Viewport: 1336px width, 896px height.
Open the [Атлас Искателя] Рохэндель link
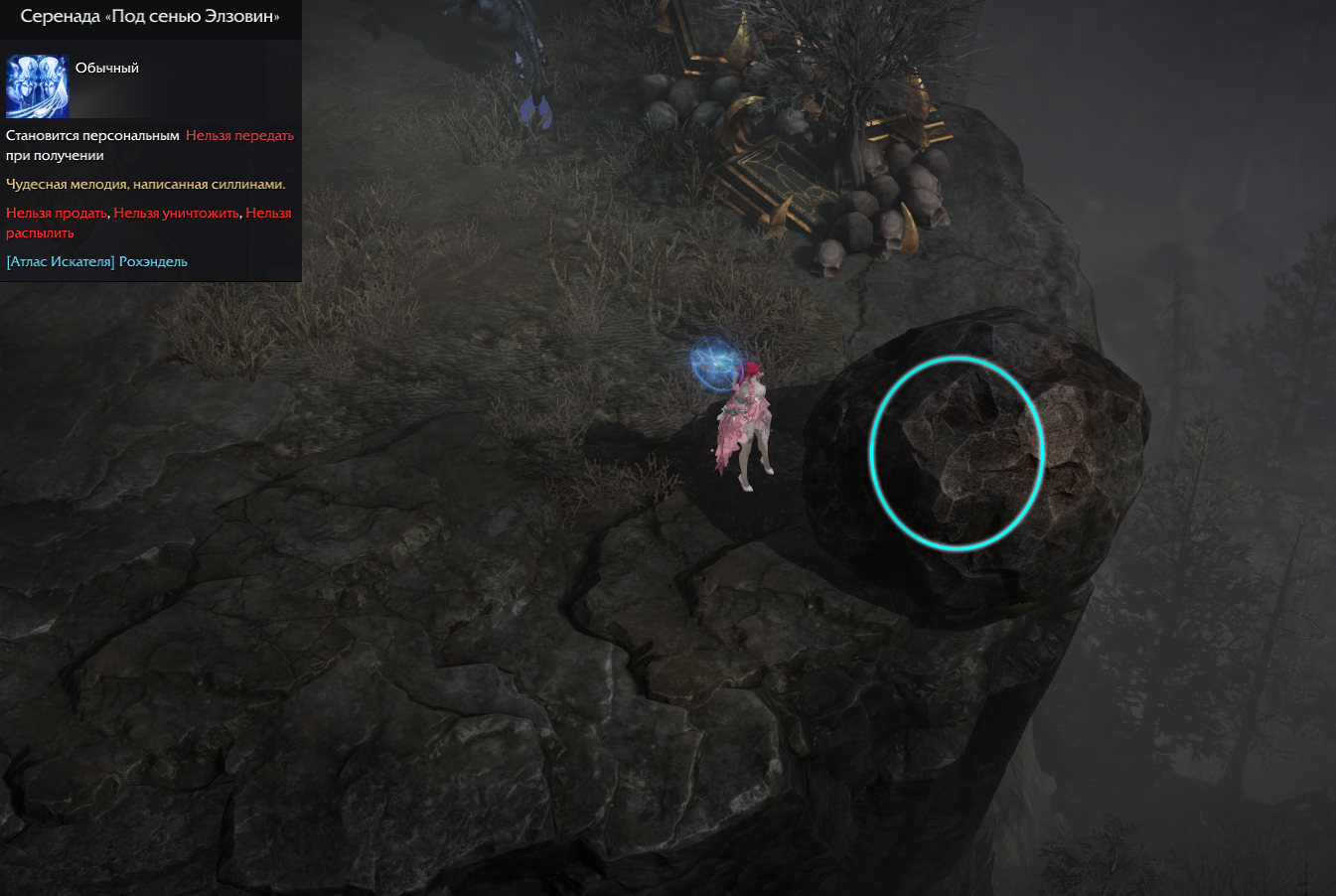(x=97, y=262)
